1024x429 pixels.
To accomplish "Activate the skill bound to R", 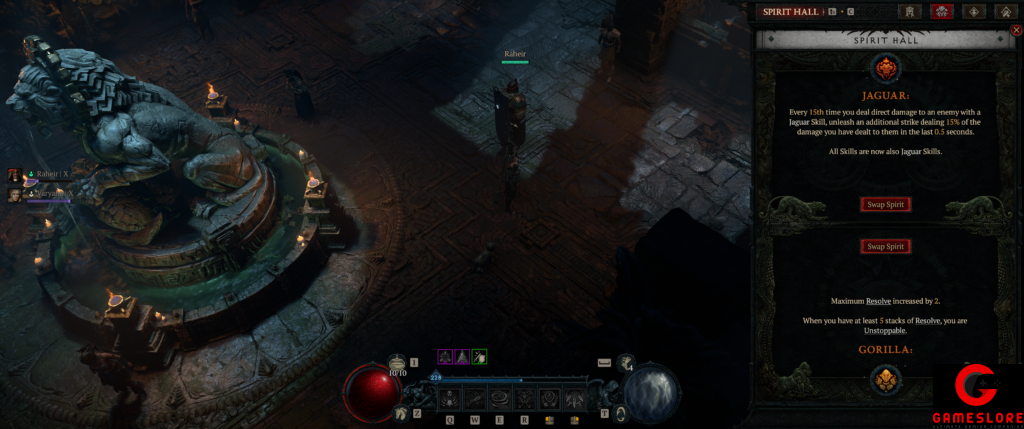I will tap(522, 398).
